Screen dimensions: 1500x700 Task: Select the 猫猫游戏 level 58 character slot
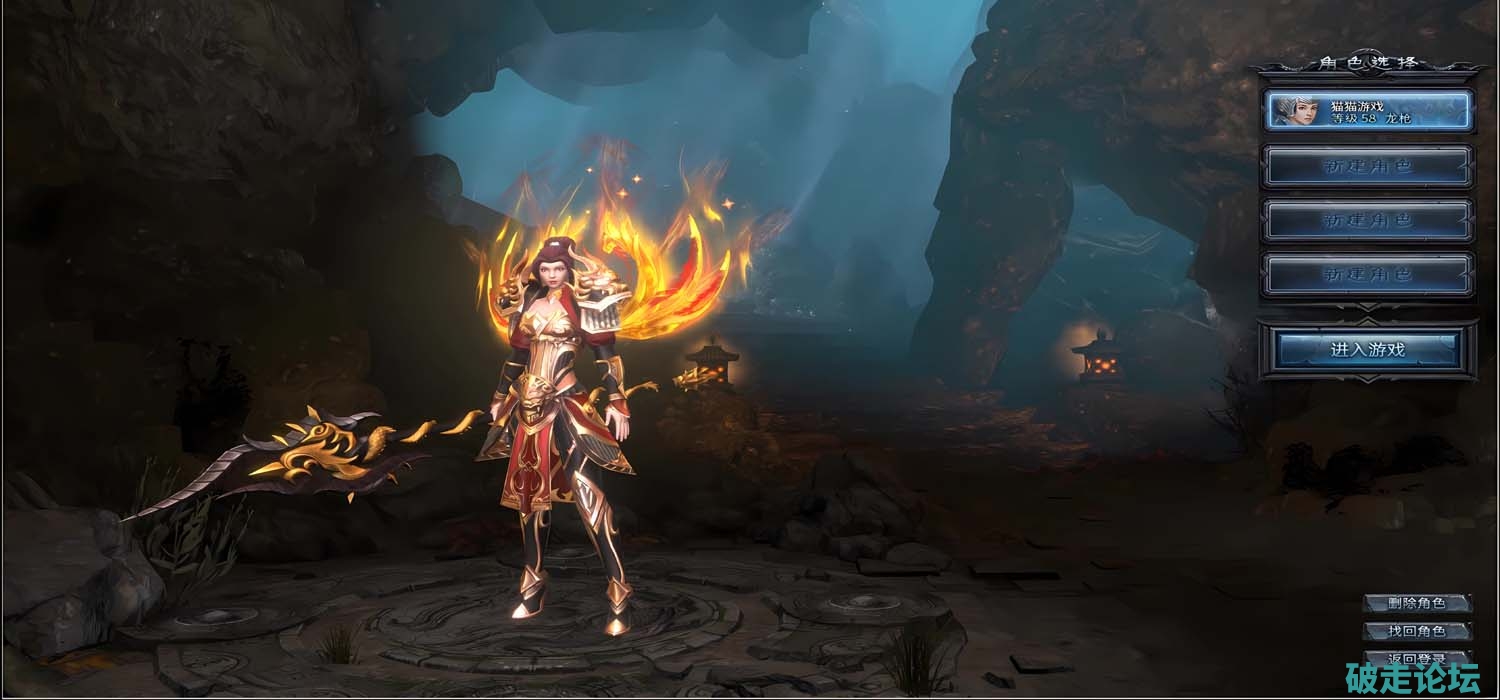(x=1368, y=111)
